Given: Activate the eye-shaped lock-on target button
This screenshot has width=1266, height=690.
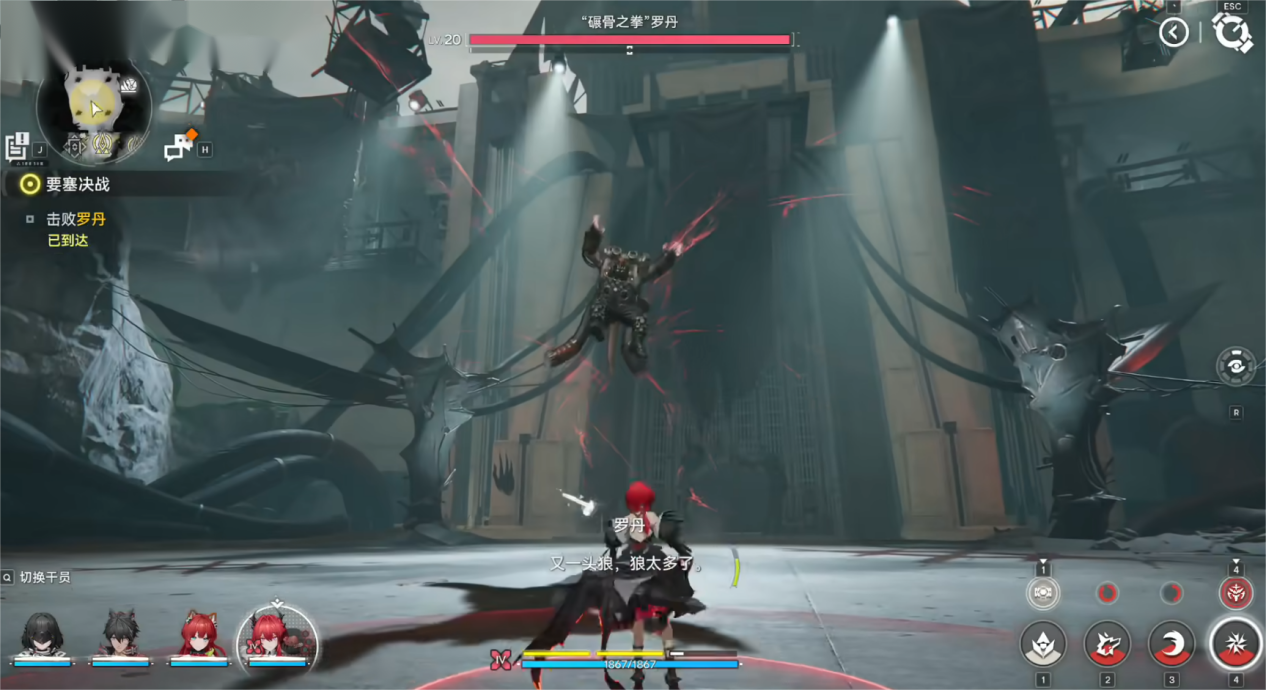Looking at the screenshot, I should pos(1236,367).
